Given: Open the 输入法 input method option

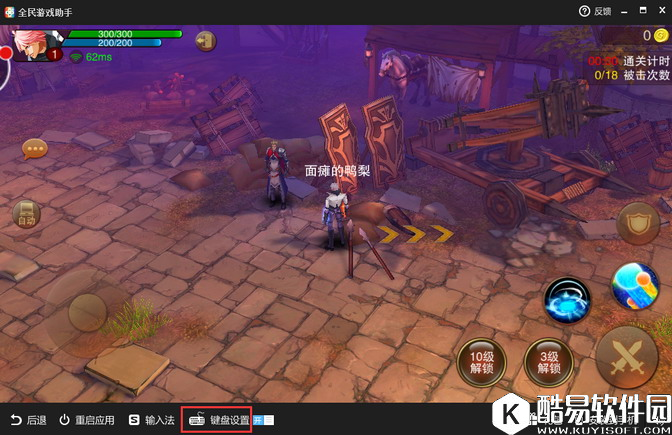Looking at the screenshot, I should [x=151, y=420].
